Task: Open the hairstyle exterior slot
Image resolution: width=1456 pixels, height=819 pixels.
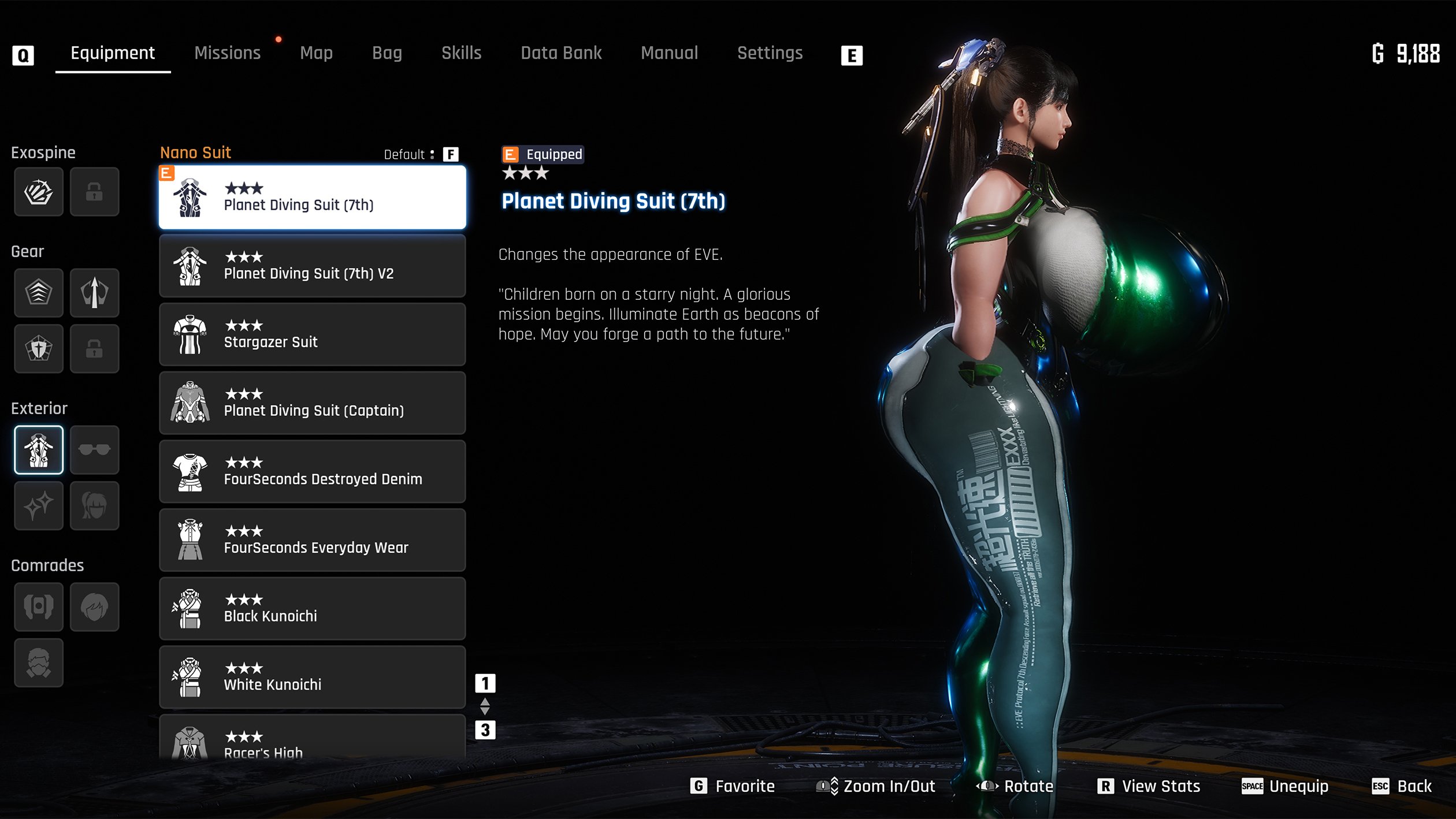Action: click(x=94, y=505)
